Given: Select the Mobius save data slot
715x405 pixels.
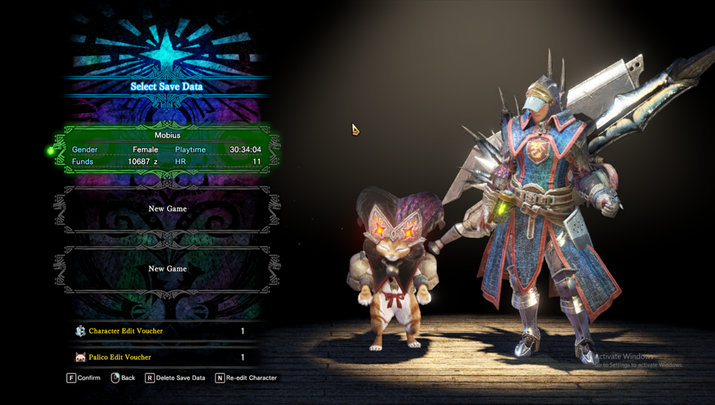Looking at the screenshot, I should click(166, 148).
